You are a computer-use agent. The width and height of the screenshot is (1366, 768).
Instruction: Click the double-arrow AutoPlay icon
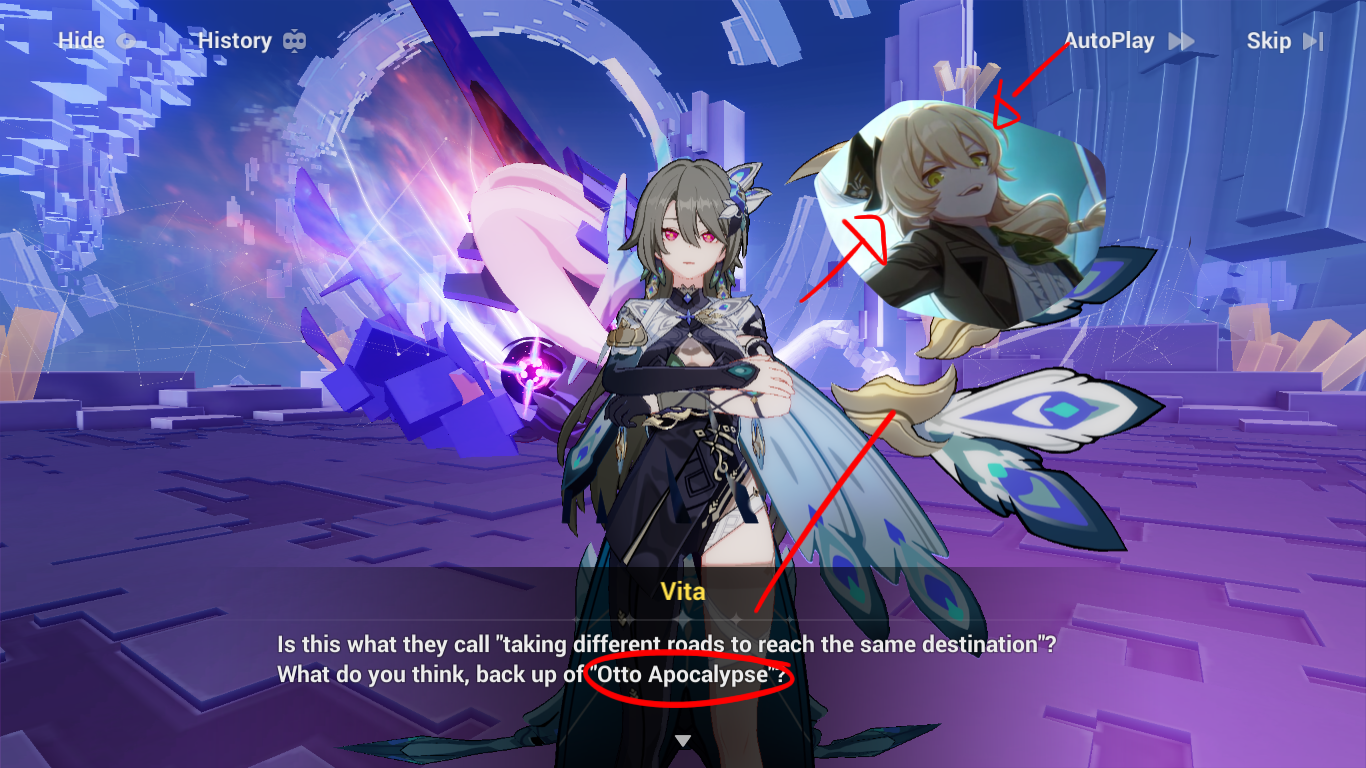pyautogui.click(x=1183, y=41)
